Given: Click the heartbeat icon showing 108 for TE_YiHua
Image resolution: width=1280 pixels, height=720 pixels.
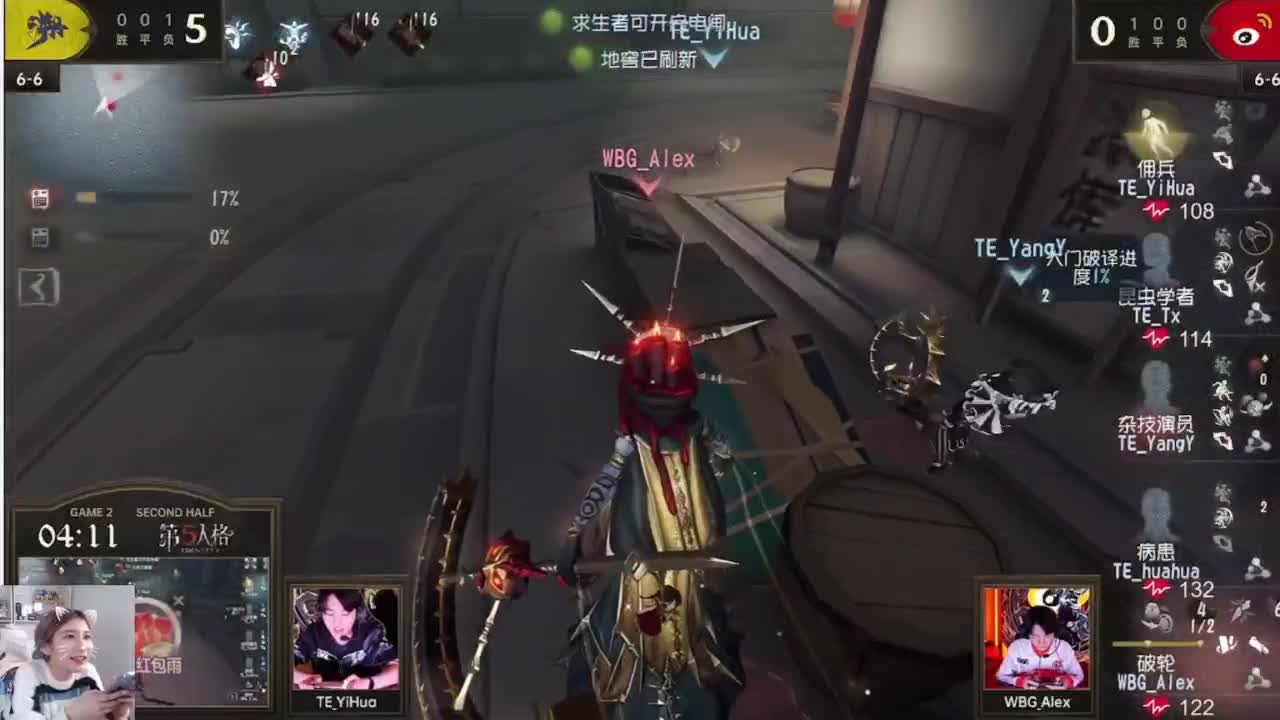Looking at the screenshot, I should [x=1153, y=212].
